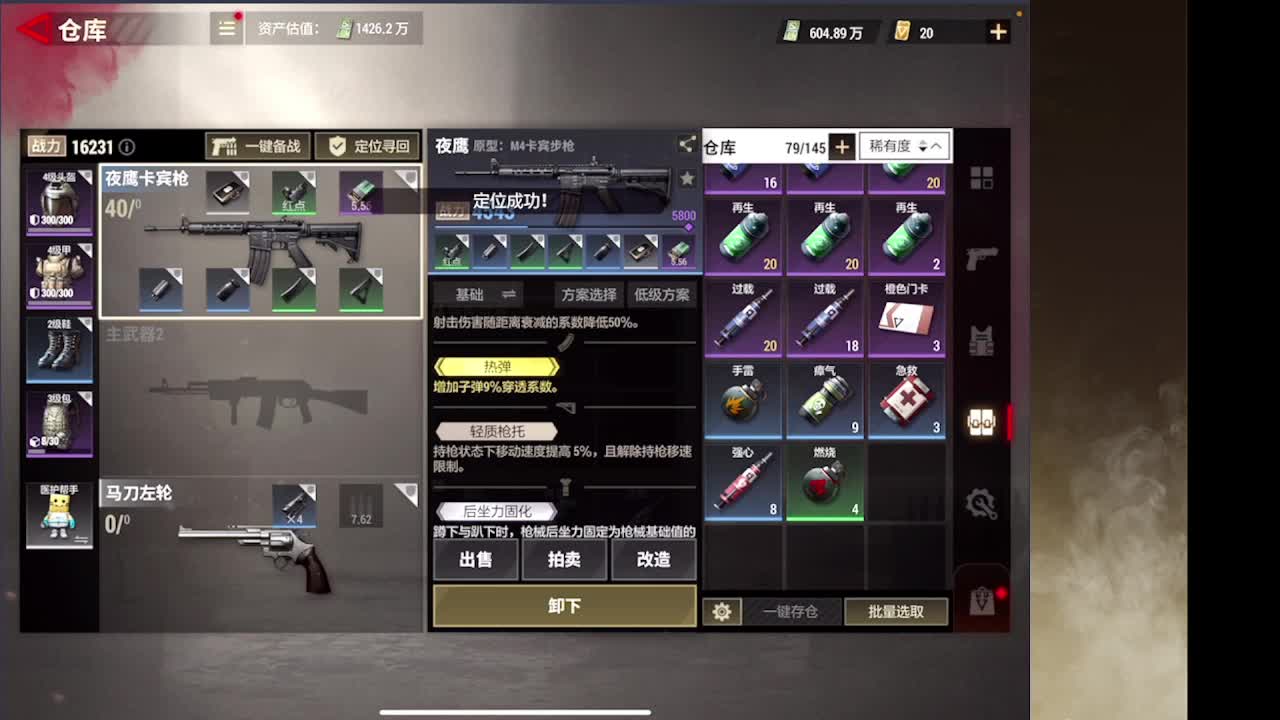The height and width of the screenshot is (720, 1280).
Task: Select the 燃烧 incendiary grenade thumbnail
Action: (825, 483)
